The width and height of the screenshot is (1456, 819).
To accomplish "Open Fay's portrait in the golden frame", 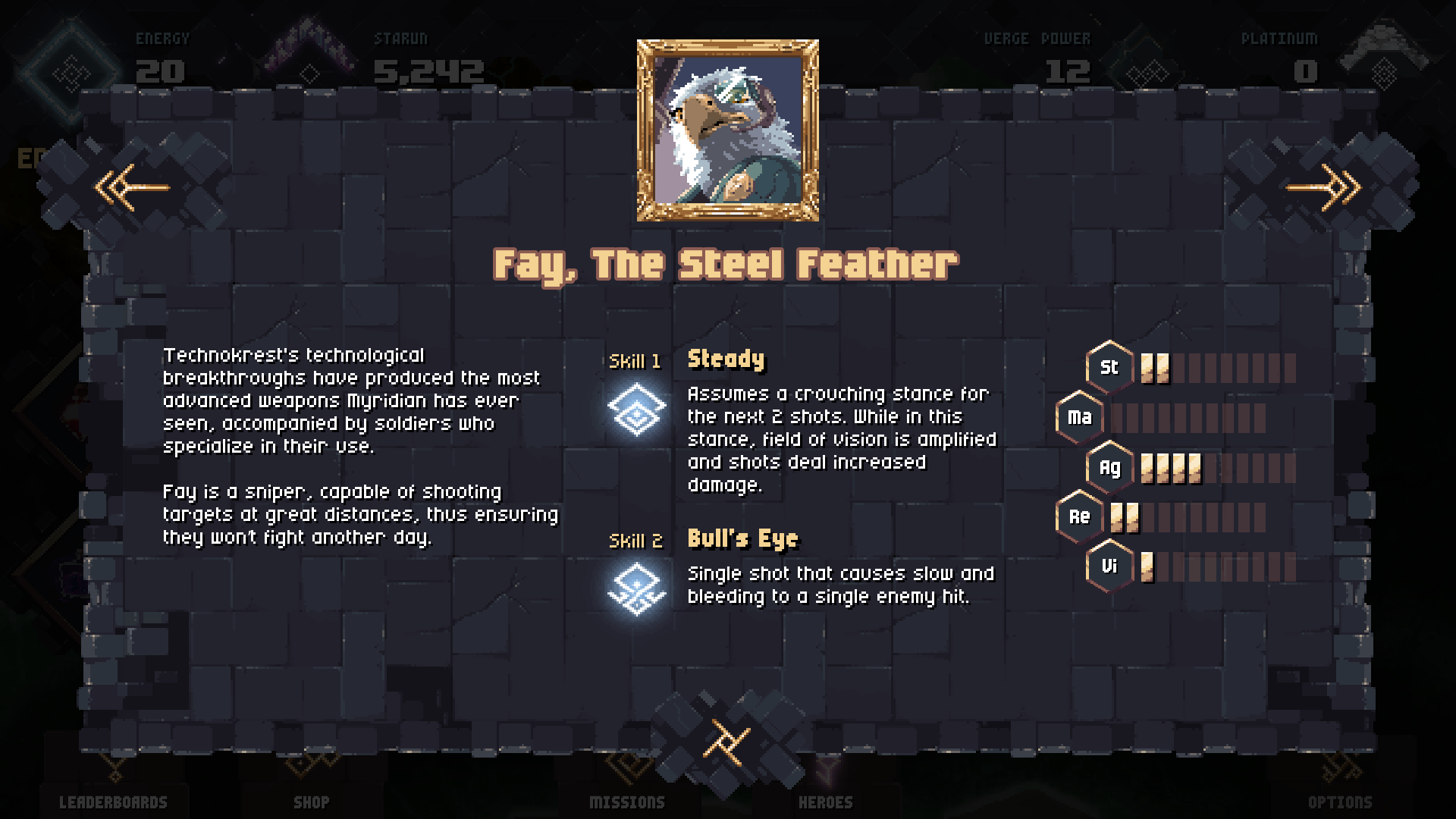I will tap(726, 129).
